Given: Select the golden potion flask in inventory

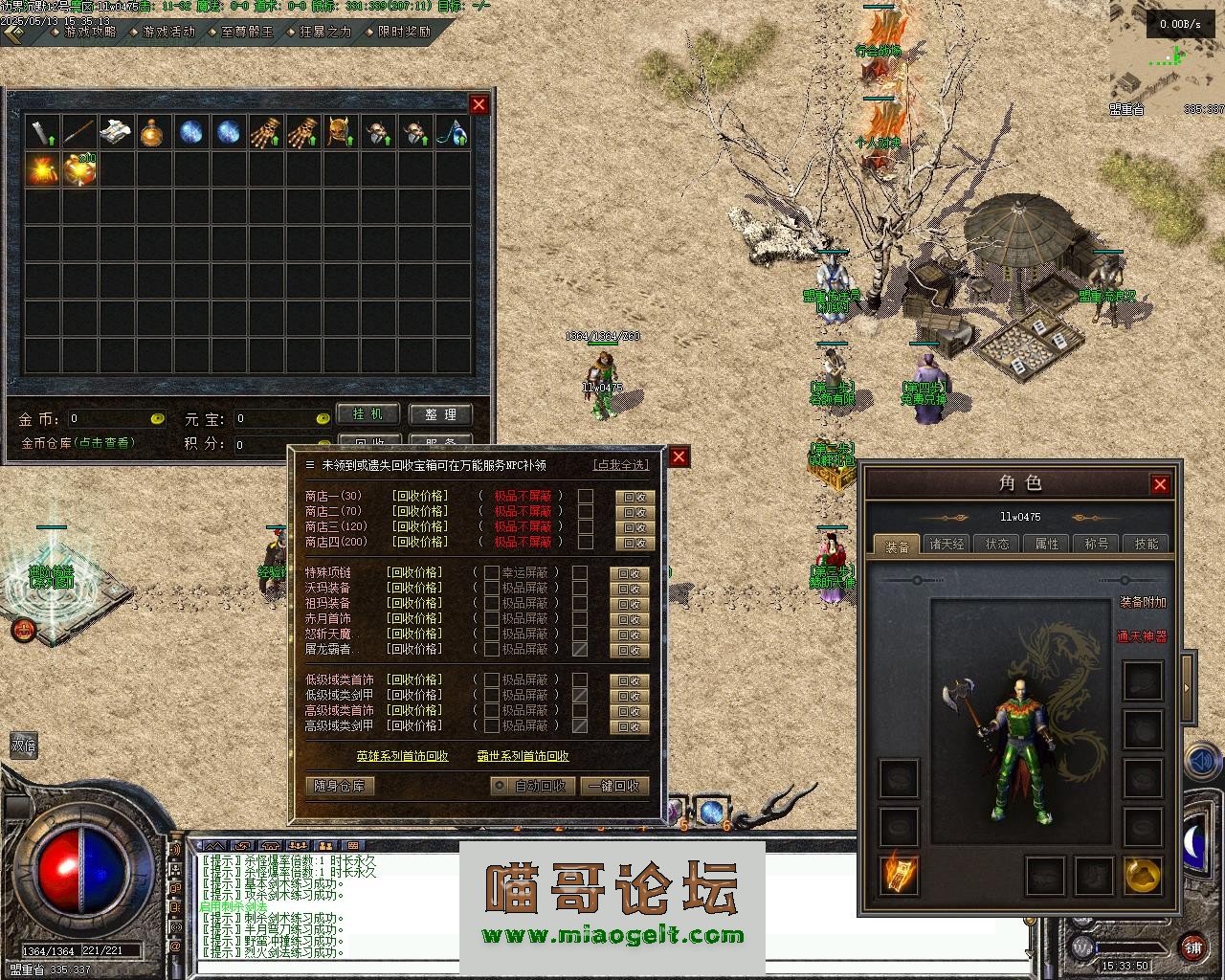Looking at the screenshot, I should click(x=154, y=132).
